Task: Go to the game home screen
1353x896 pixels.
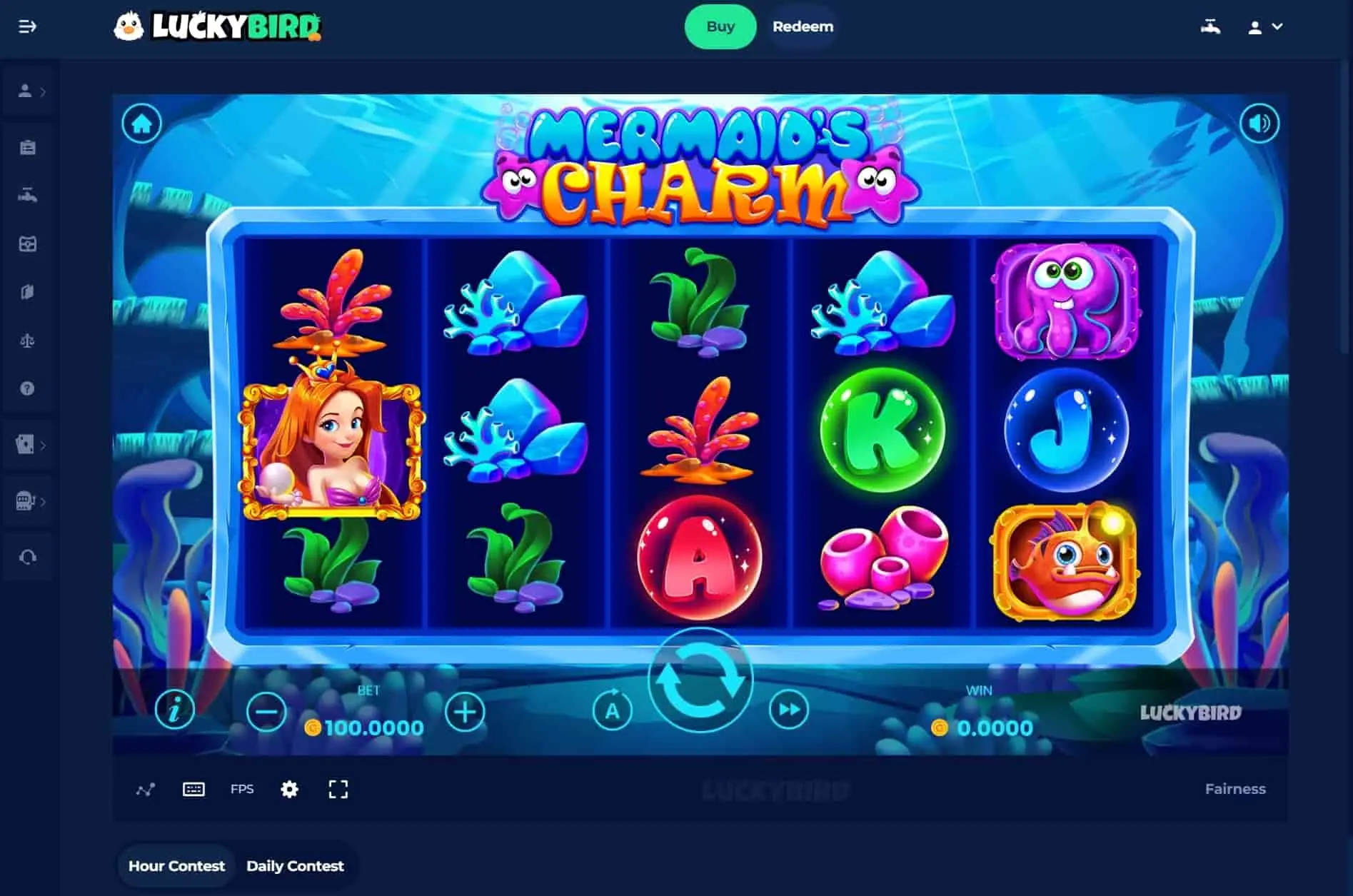Action: tap(141, 124)
